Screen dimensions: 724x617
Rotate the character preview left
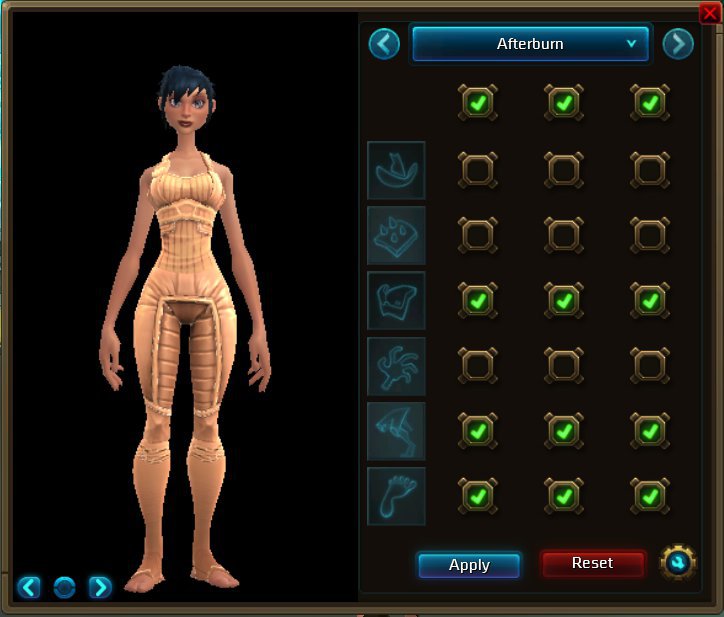[29, 587]
